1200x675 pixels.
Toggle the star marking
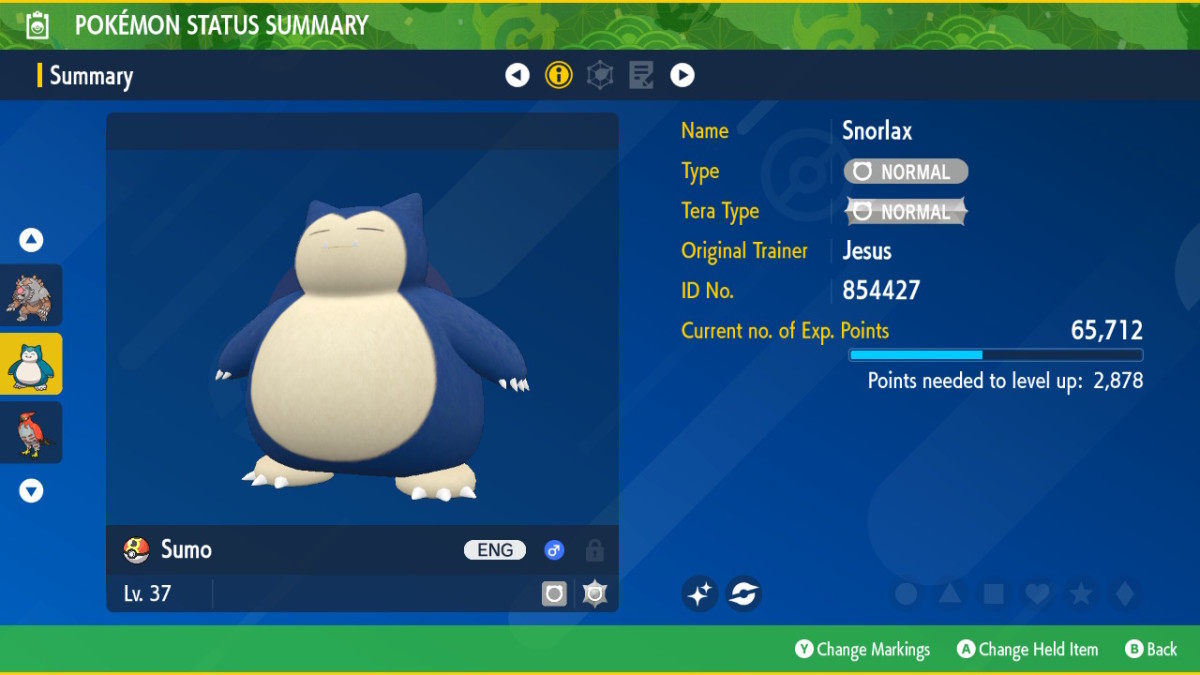(x=1081, y=594)
